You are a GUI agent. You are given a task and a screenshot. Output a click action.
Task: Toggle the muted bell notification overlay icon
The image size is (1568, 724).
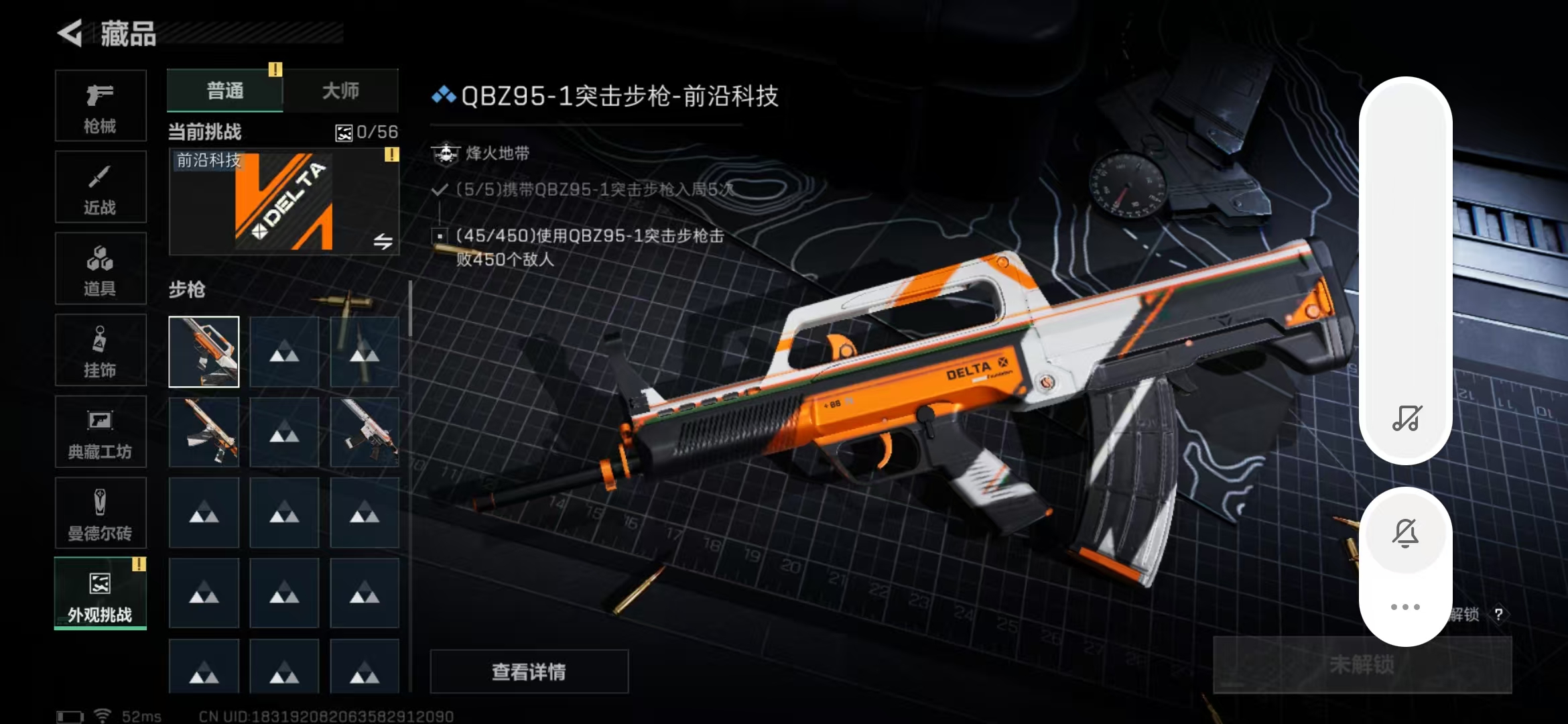1405,534
